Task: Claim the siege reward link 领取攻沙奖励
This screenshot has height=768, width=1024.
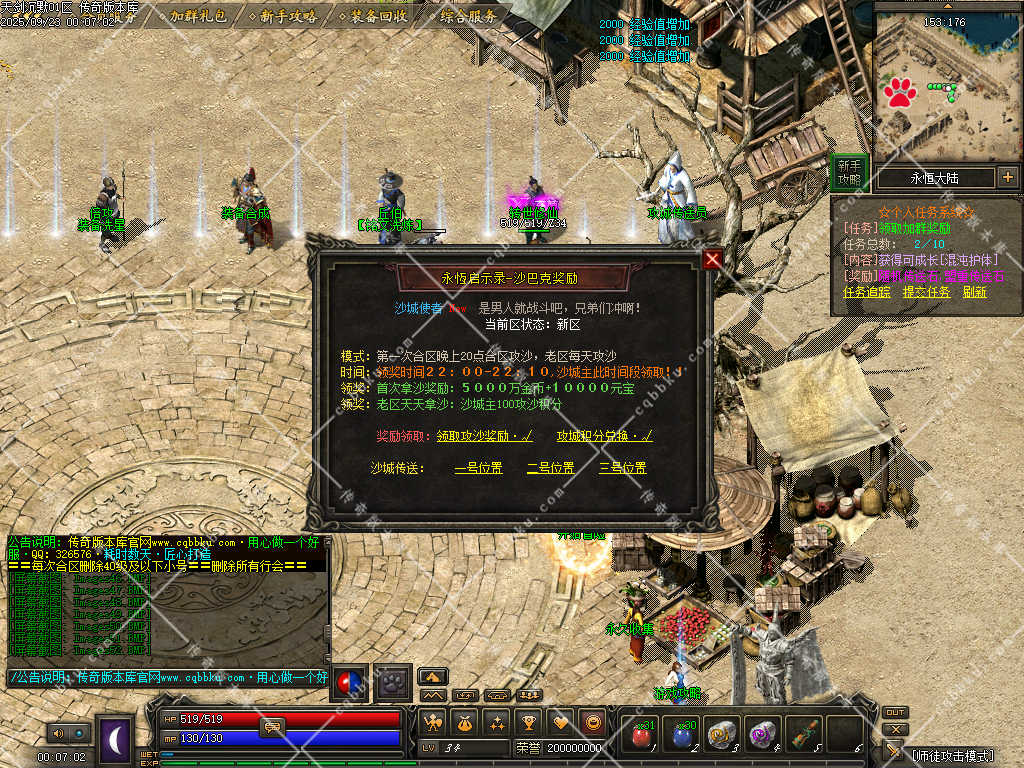Action: 484,436
